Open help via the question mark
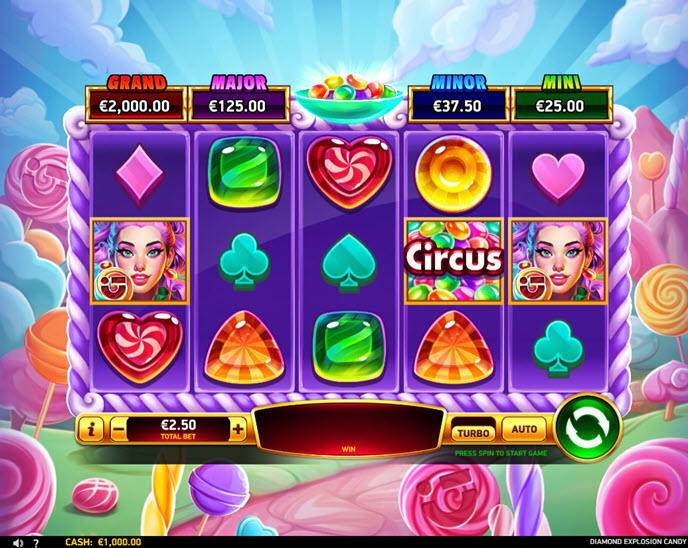This screenshot has height=548, width=688. pyautogui.click(x=36, y=541)
